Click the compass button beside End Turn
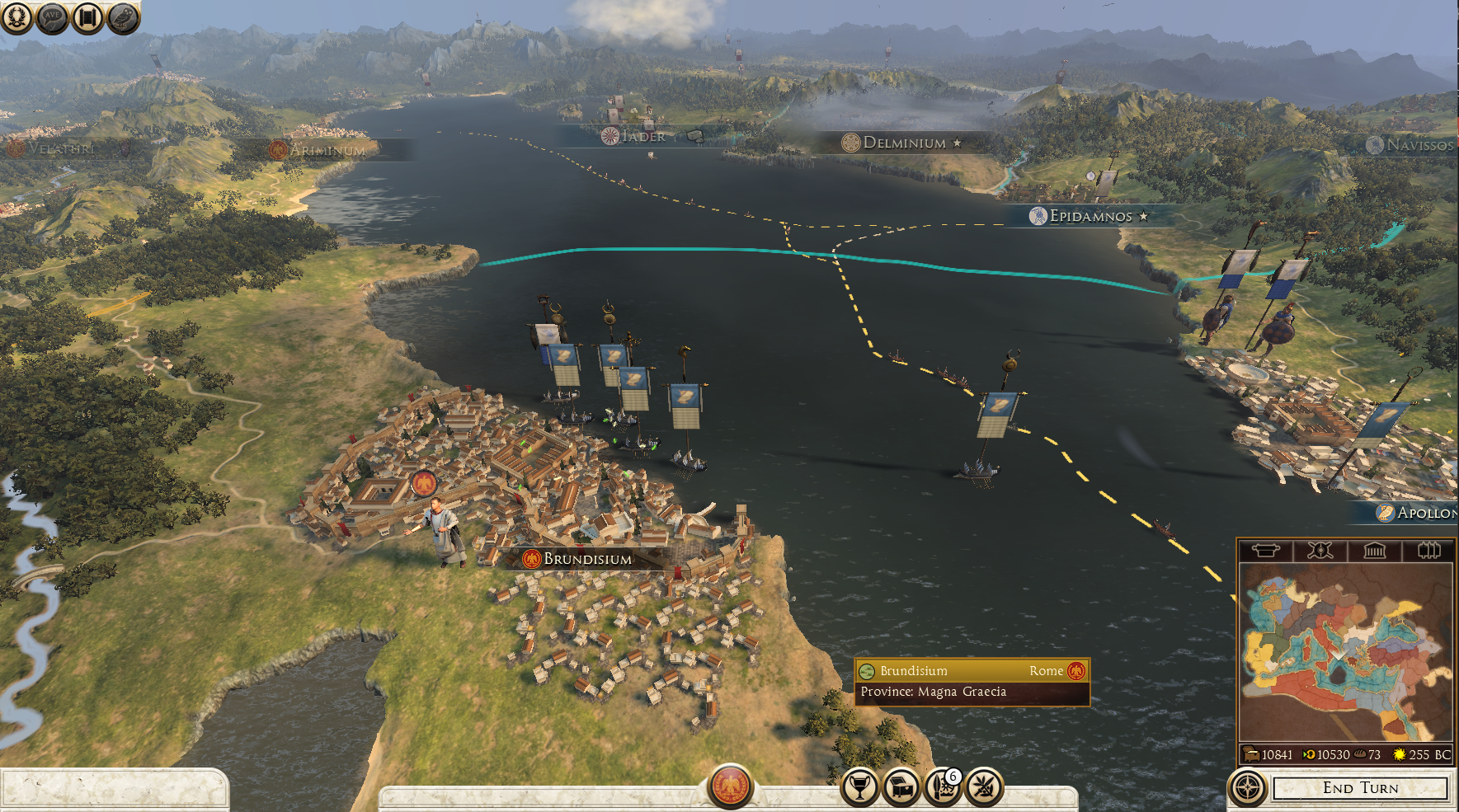1459x812 pixels. pyautogui.click(x=1248, y=788)
